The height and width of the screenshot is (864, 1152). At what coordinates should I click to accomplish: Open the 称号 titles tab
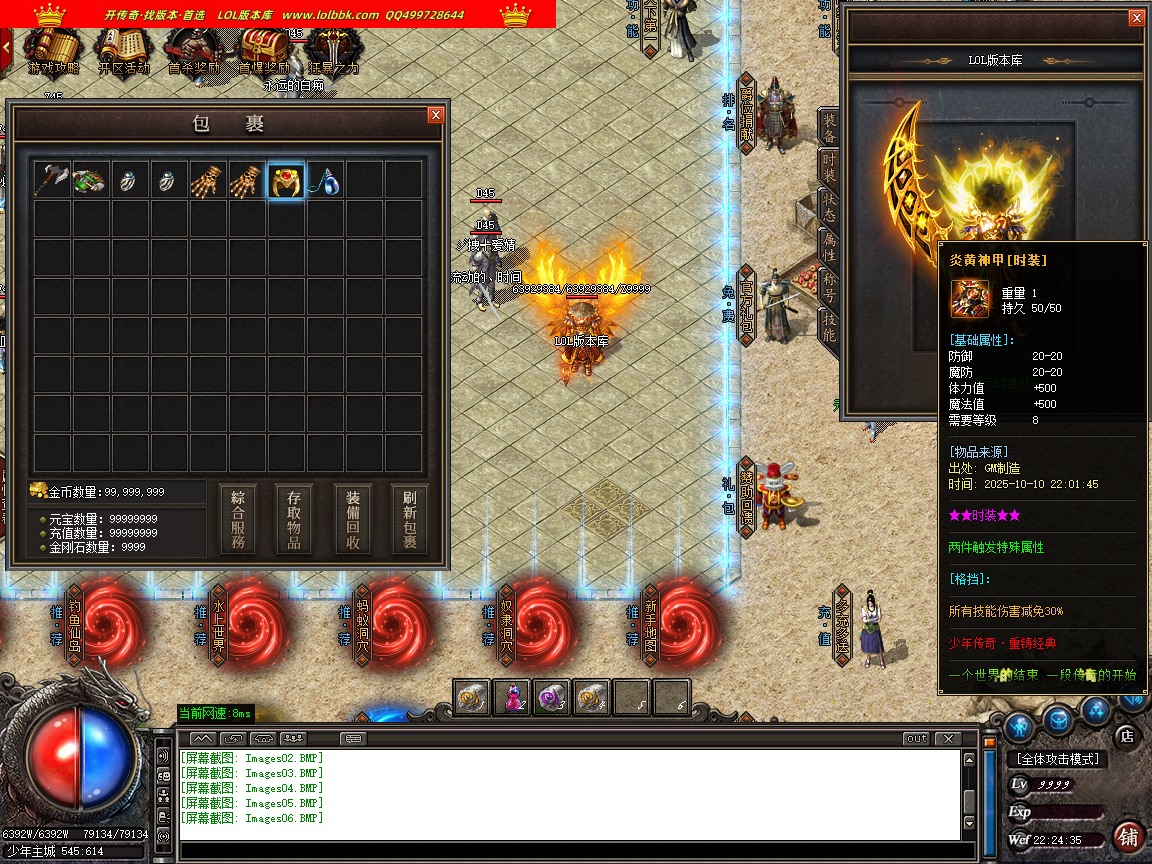pos(829,289)
